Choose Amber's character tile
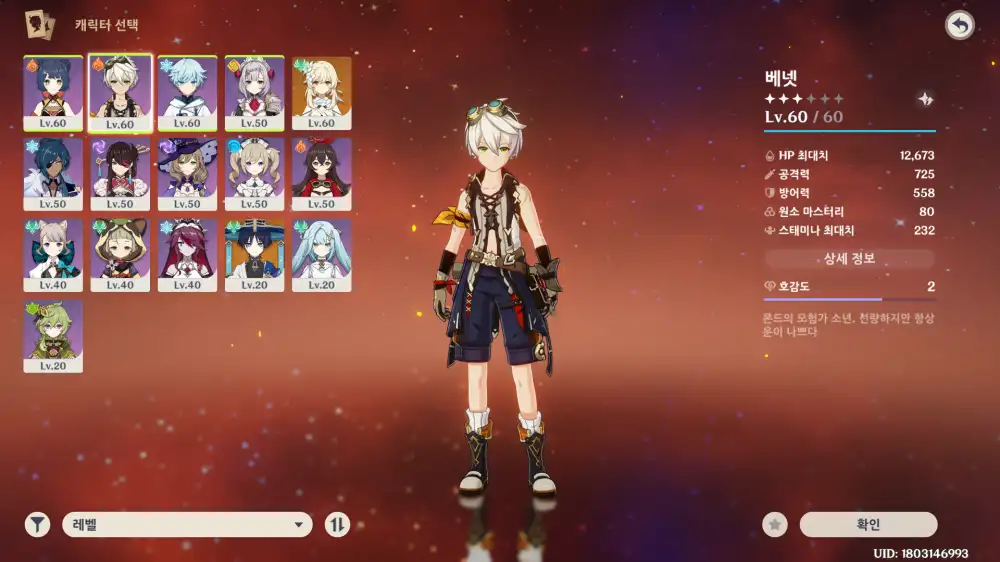The width and height of the screenshot is (1000, 562). pyautogui.click(x=321, y=174)
